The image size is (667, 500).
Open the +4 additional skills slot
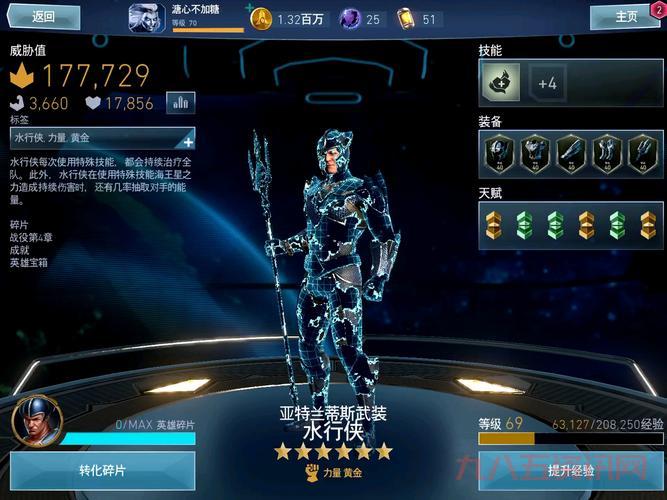click(547, 84)
